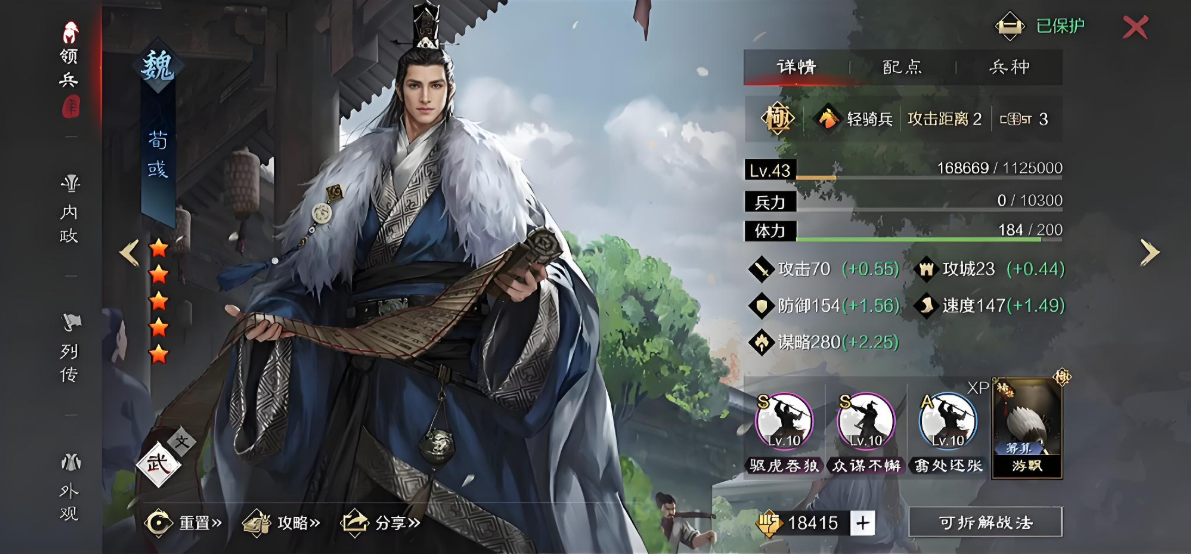Open the 攻略 strategy guide

[283, 522]
